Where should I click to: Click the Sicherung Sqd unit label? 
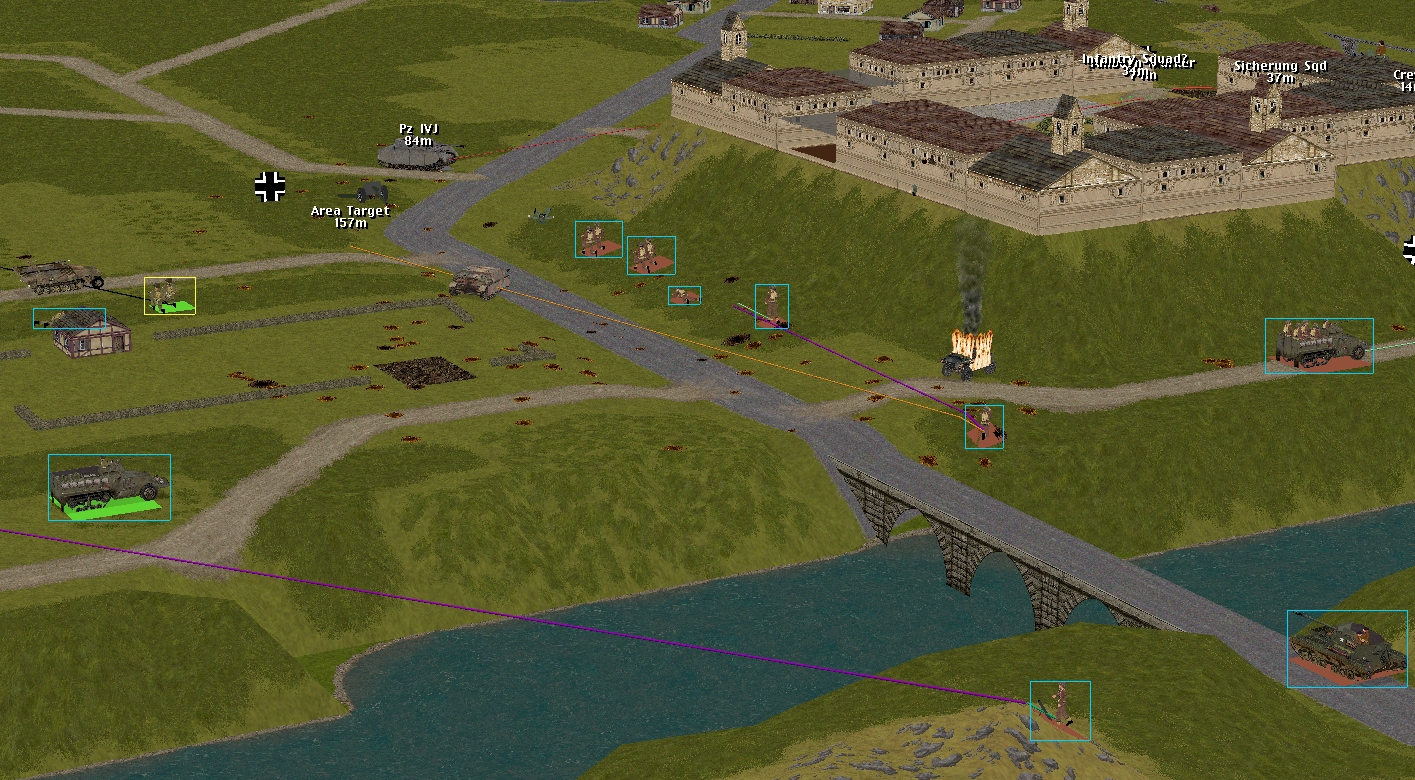click(x=1279, y=66)
